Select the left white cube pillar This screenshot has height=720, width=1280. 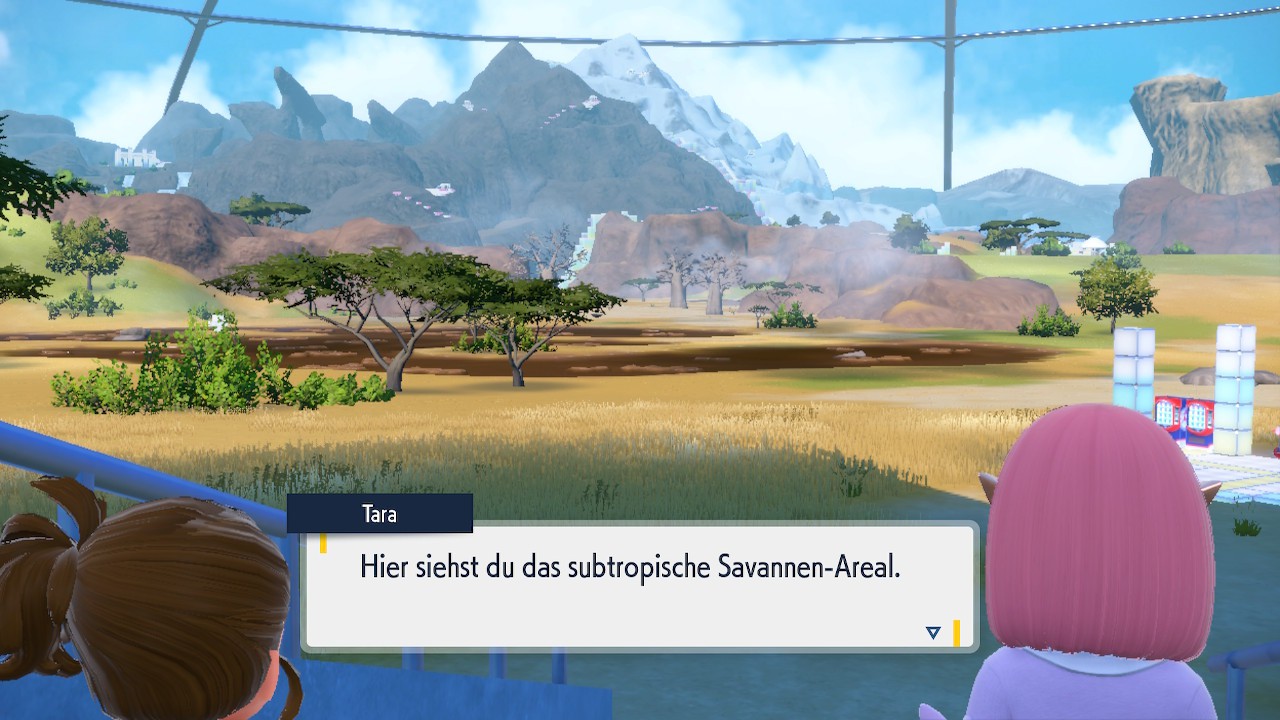coord(1133,370)
